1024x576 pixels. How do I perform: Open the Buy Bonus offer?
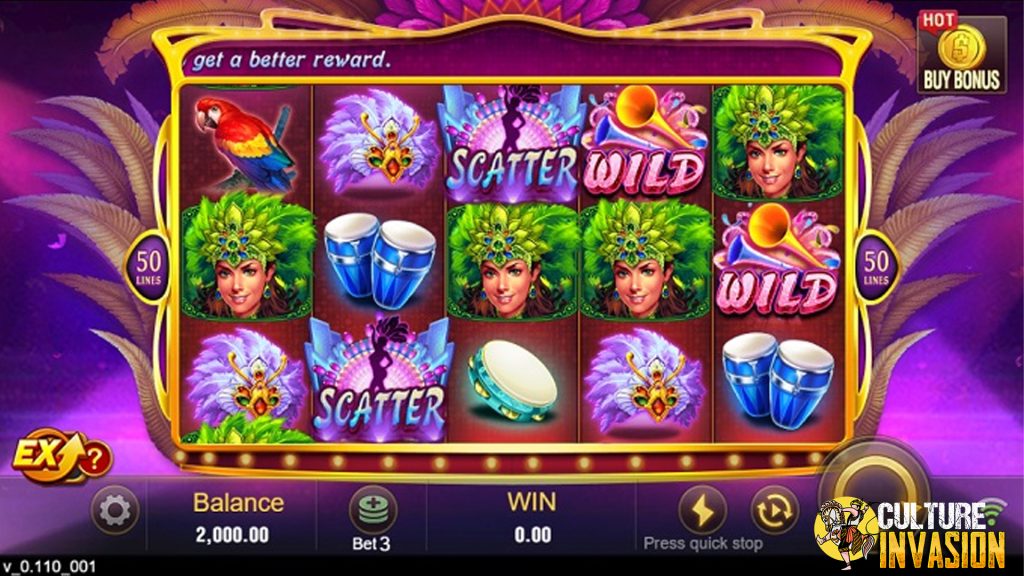(961, 55)
